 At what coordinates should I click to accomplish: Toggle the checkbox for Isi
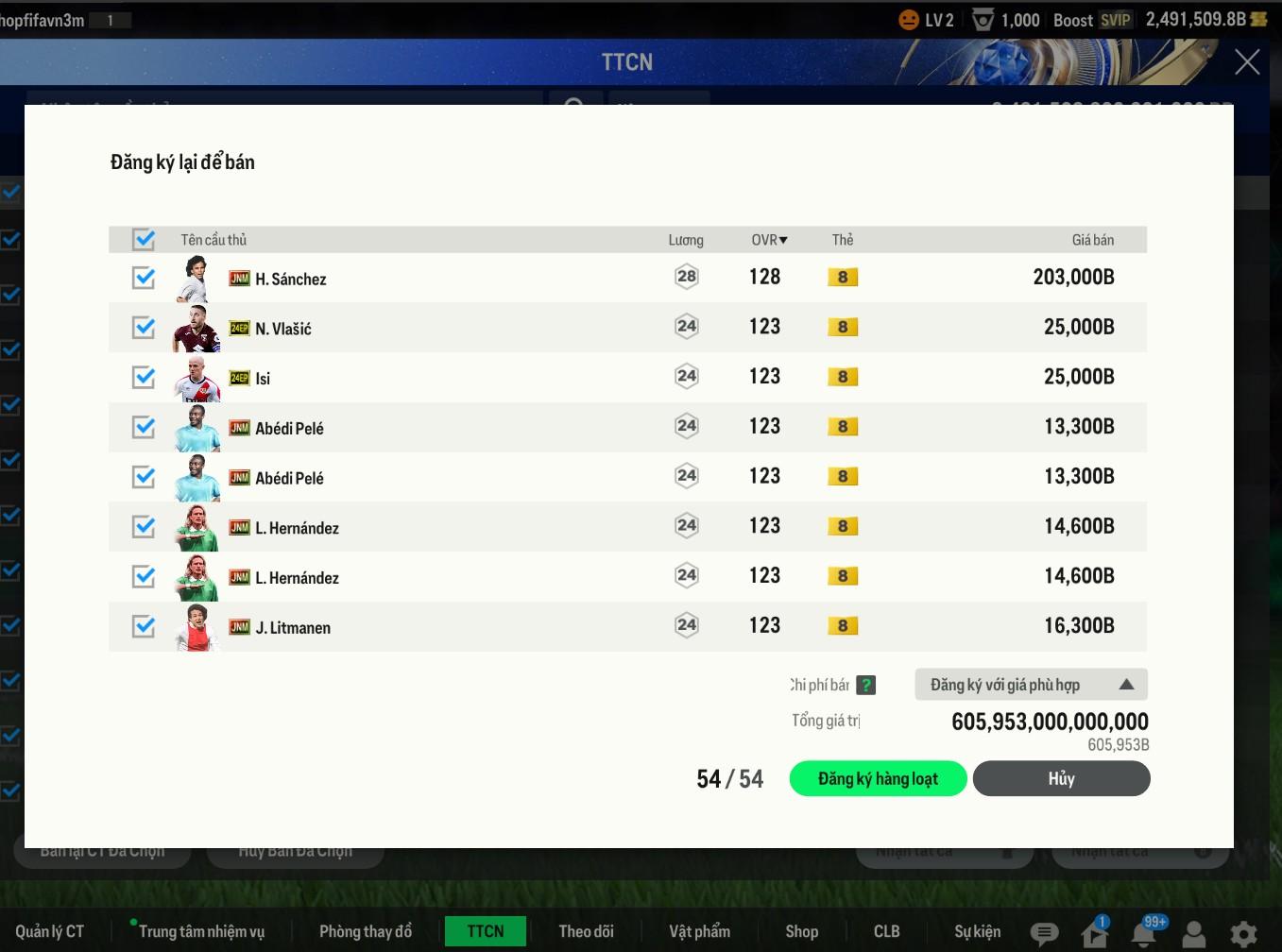click(x=144, y=378)
